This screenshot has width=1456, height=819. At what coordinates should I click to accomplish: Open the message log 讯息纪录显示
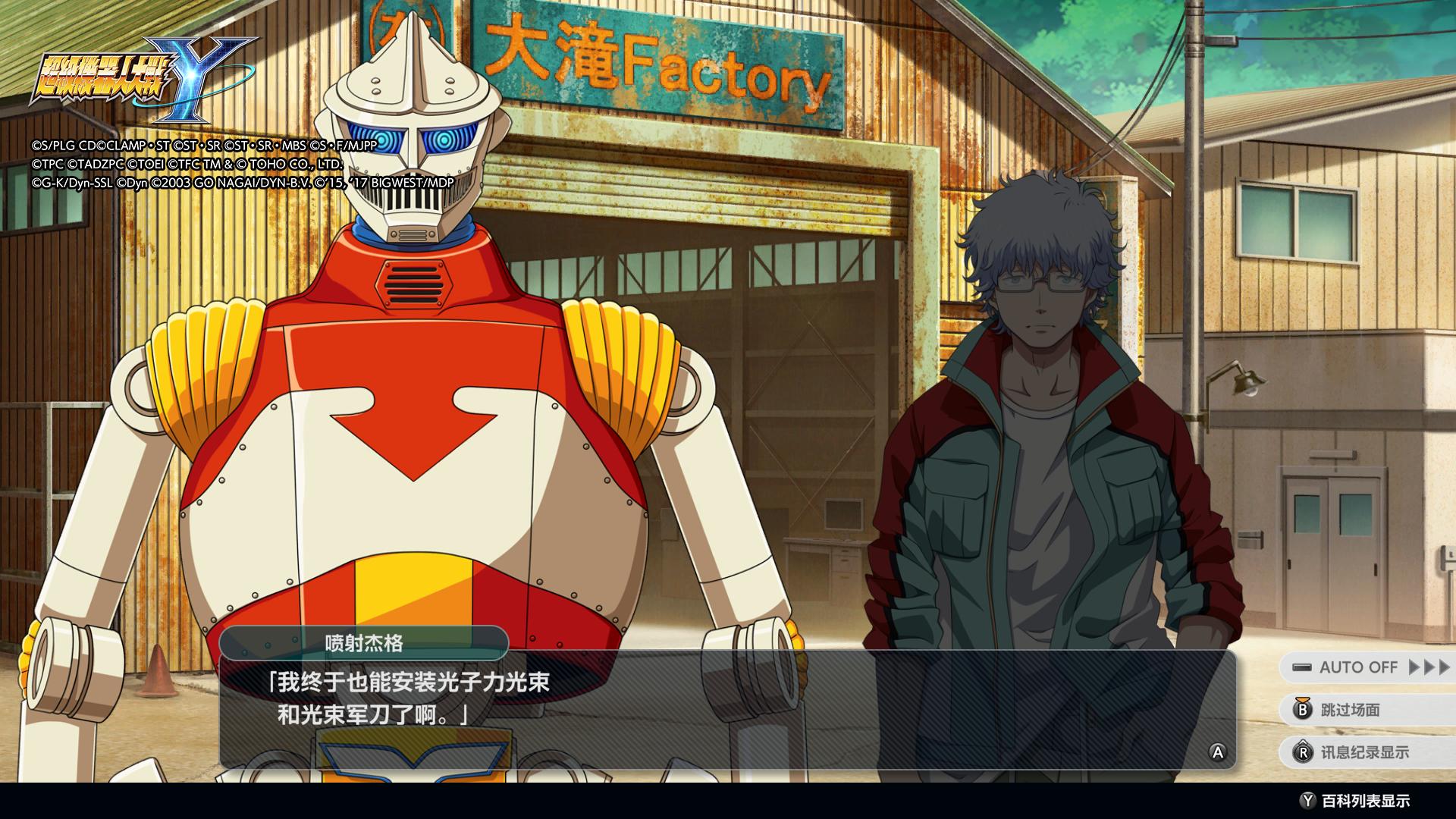pos(1363,752)
